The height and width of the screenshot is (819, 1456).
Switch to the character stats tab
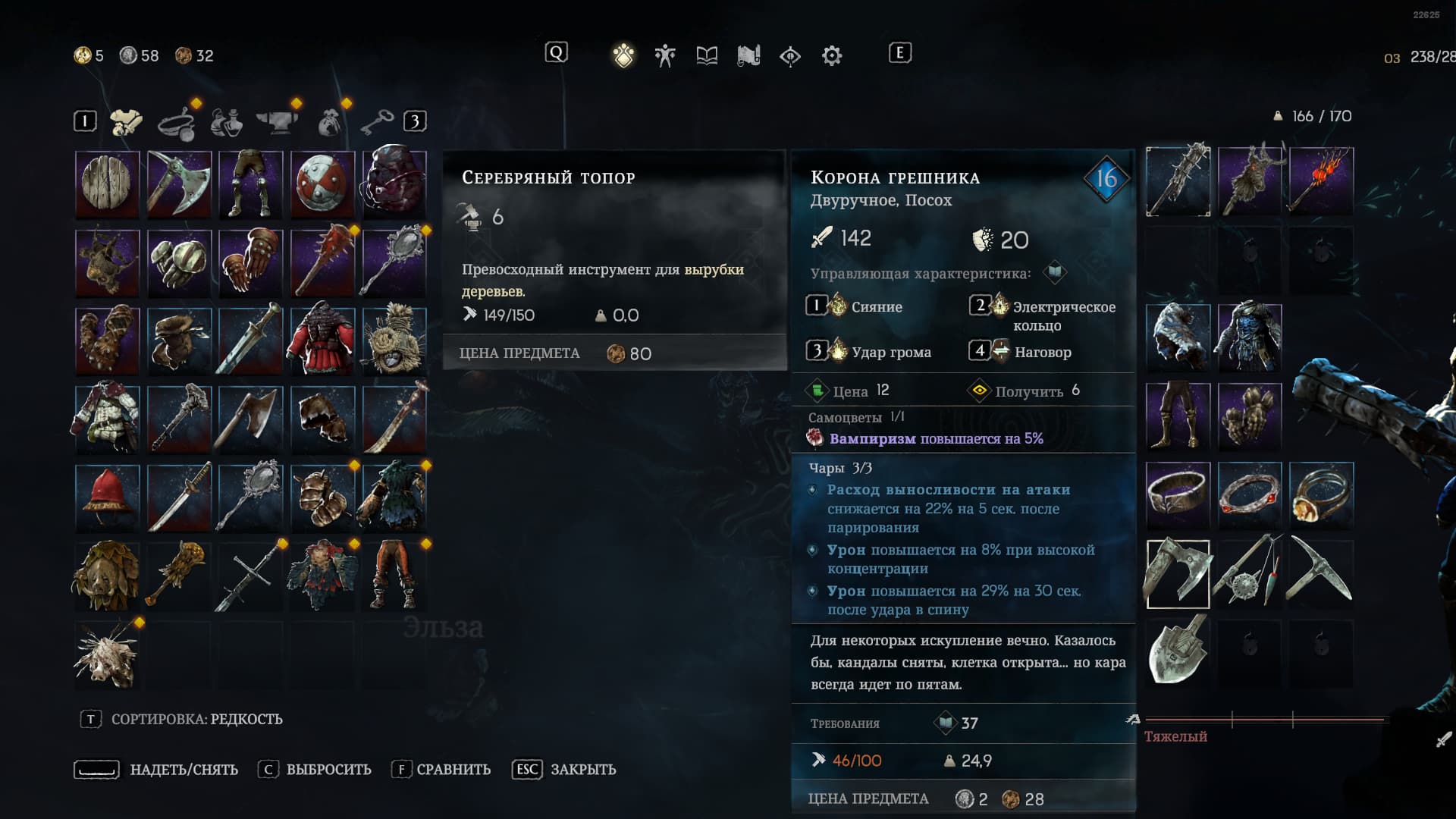click(665, 55)
